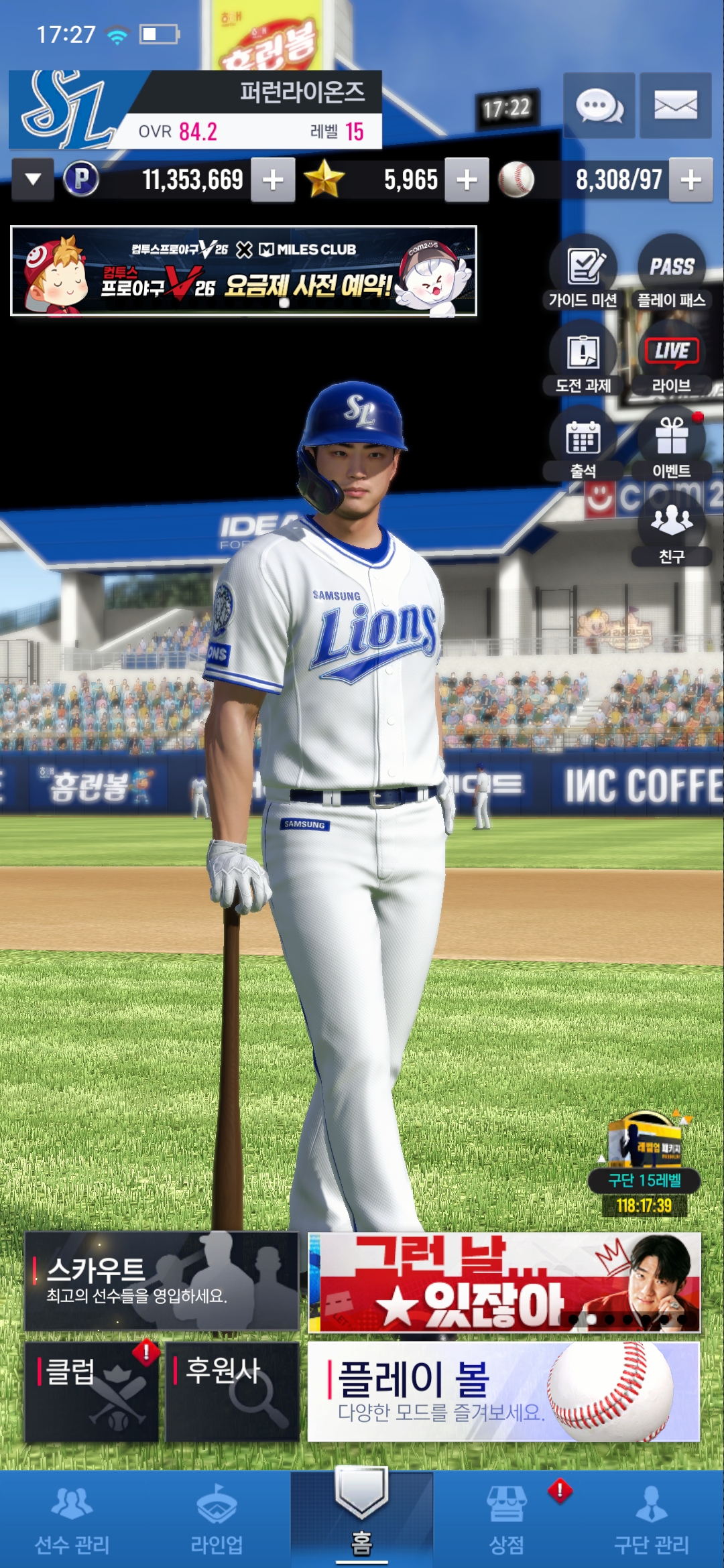Image resolution: width=724 pixels, height=1568 pixels.
Task: Open the 친구 friends list
Action: 671,531
